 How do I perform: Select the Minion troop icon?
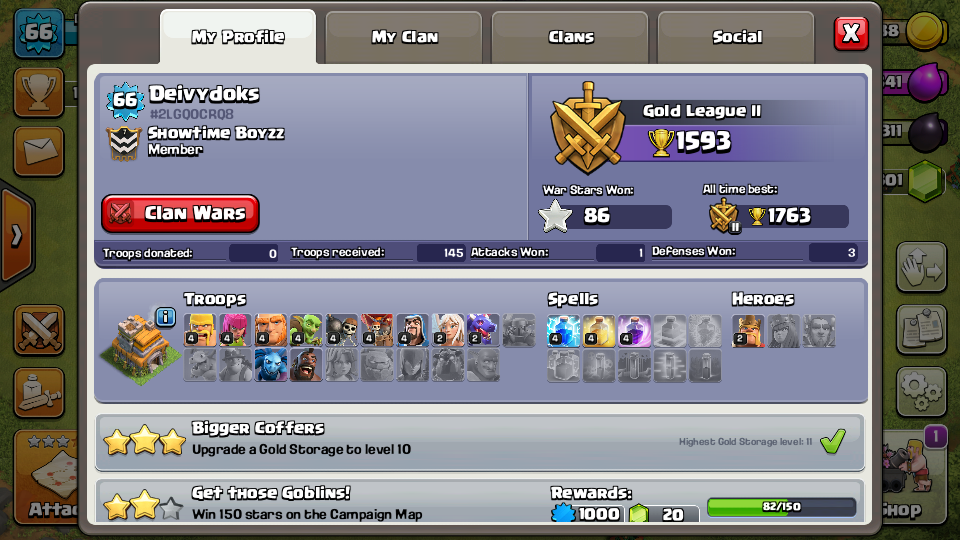[x=270, y=364]
